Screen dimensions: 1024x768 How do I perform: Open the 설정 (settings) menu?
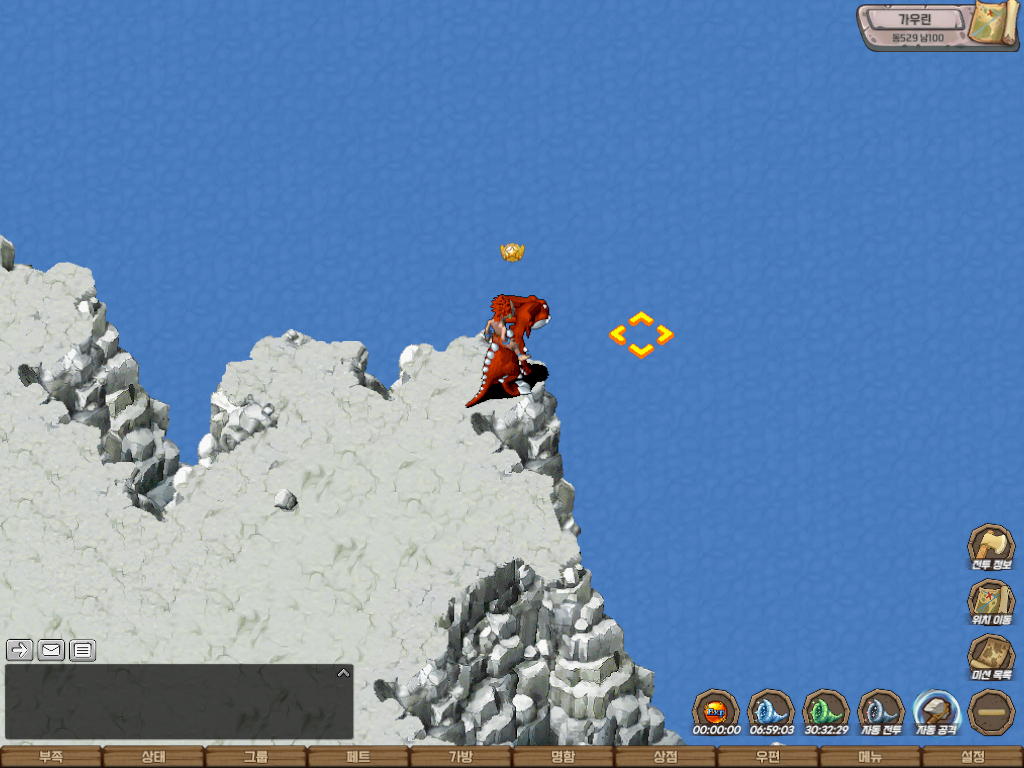click(973, 757)
